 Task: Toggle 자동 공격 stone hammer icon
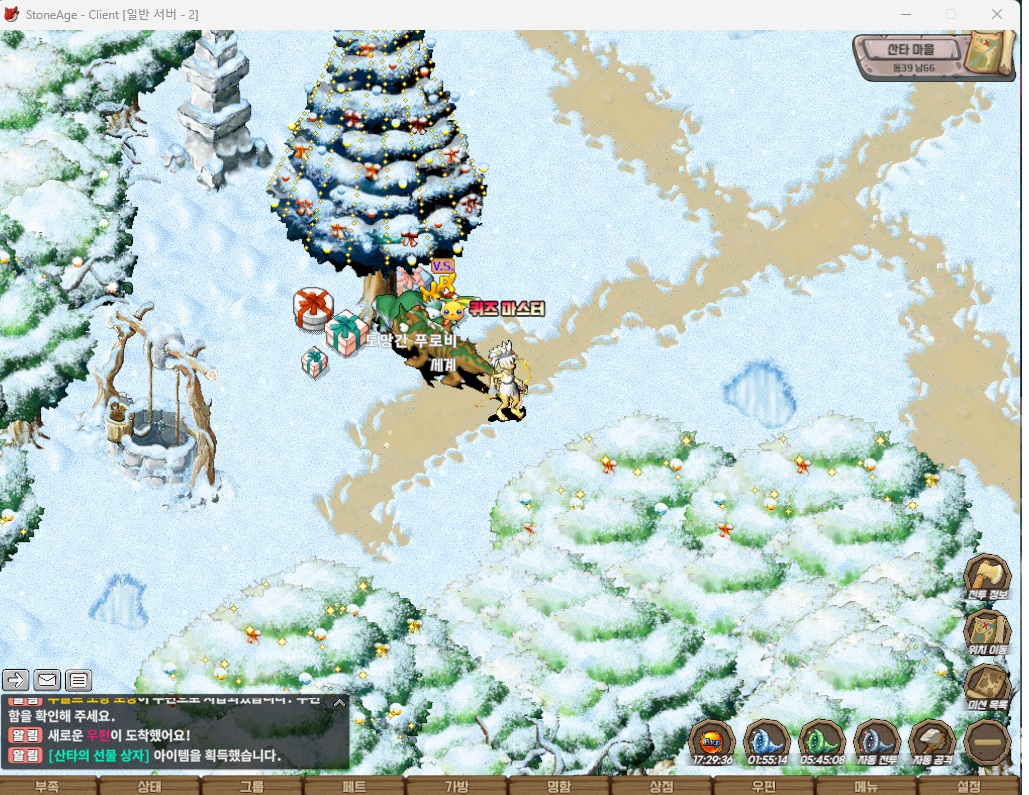coord(932,741)
